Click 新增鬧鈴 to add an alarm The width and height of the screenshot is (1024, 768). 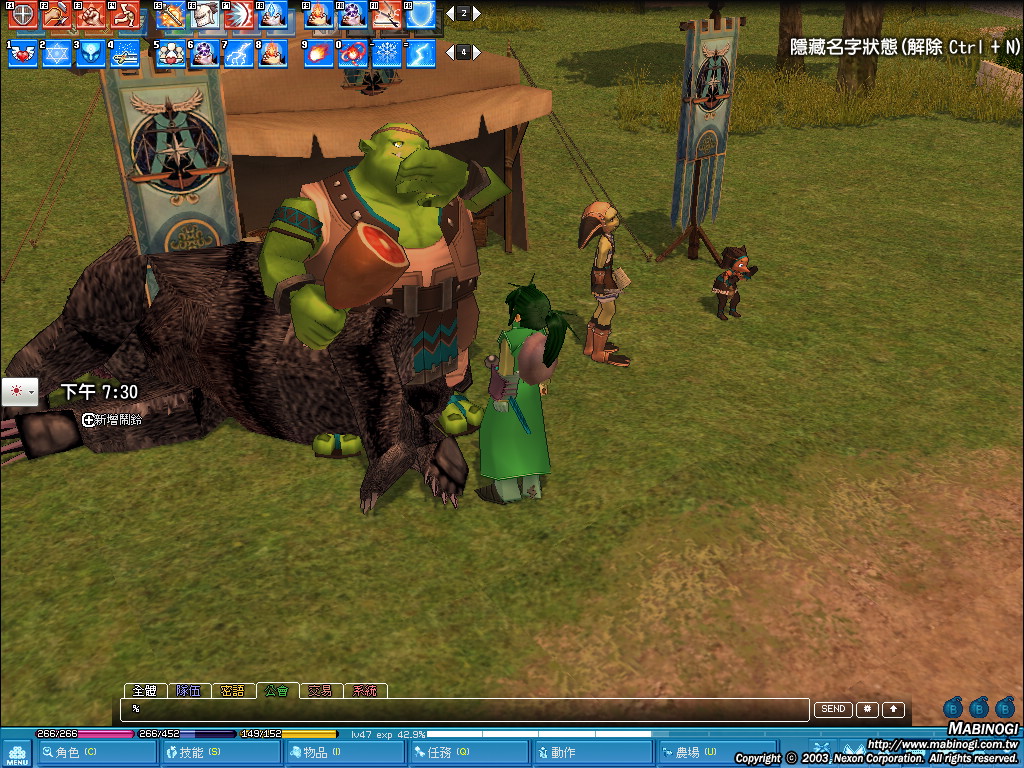coord(112,420)
